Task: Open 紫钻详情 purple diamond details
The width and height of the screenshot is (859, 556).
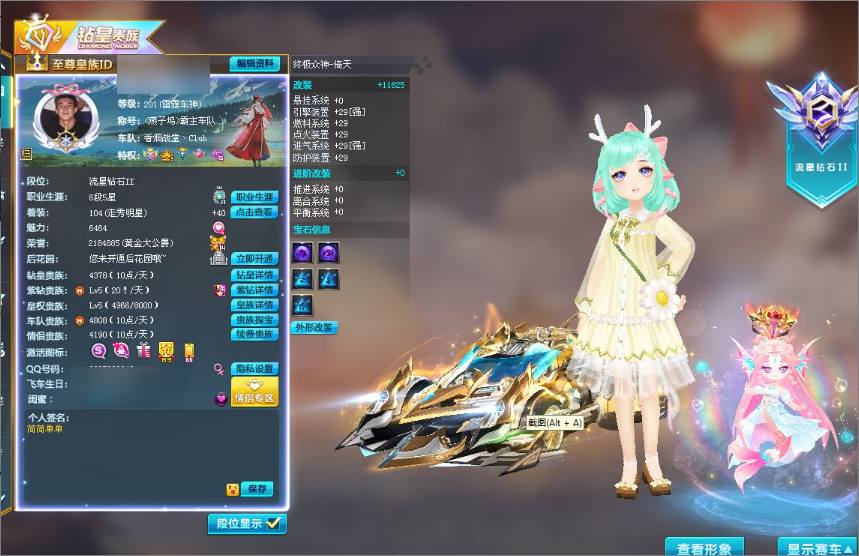Action: click(255, 289)
